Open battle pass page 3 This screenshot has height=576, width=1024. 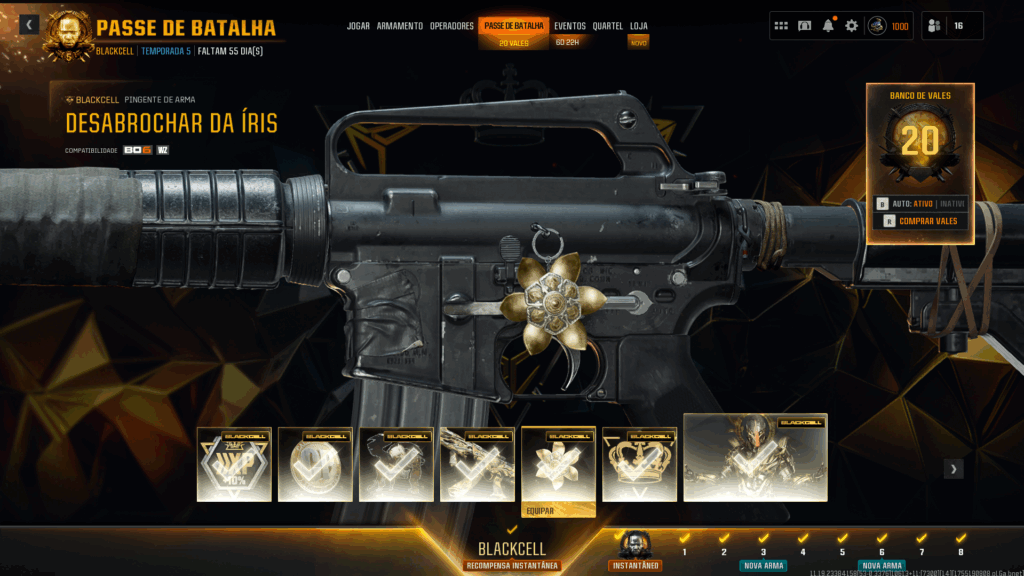[x=763, y=551]
